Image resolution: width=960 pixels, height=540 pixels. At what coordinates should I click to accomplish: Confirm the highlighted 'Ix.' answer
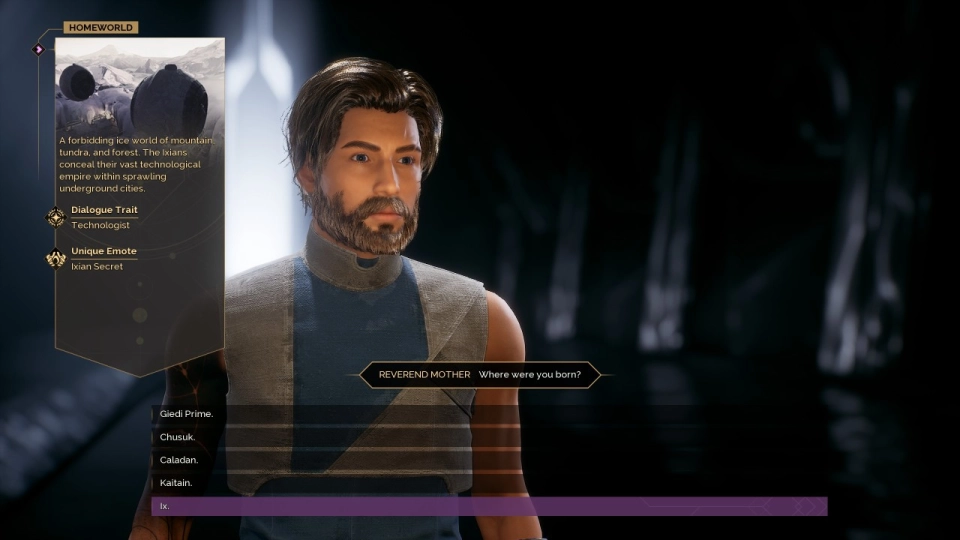(488, 506)
